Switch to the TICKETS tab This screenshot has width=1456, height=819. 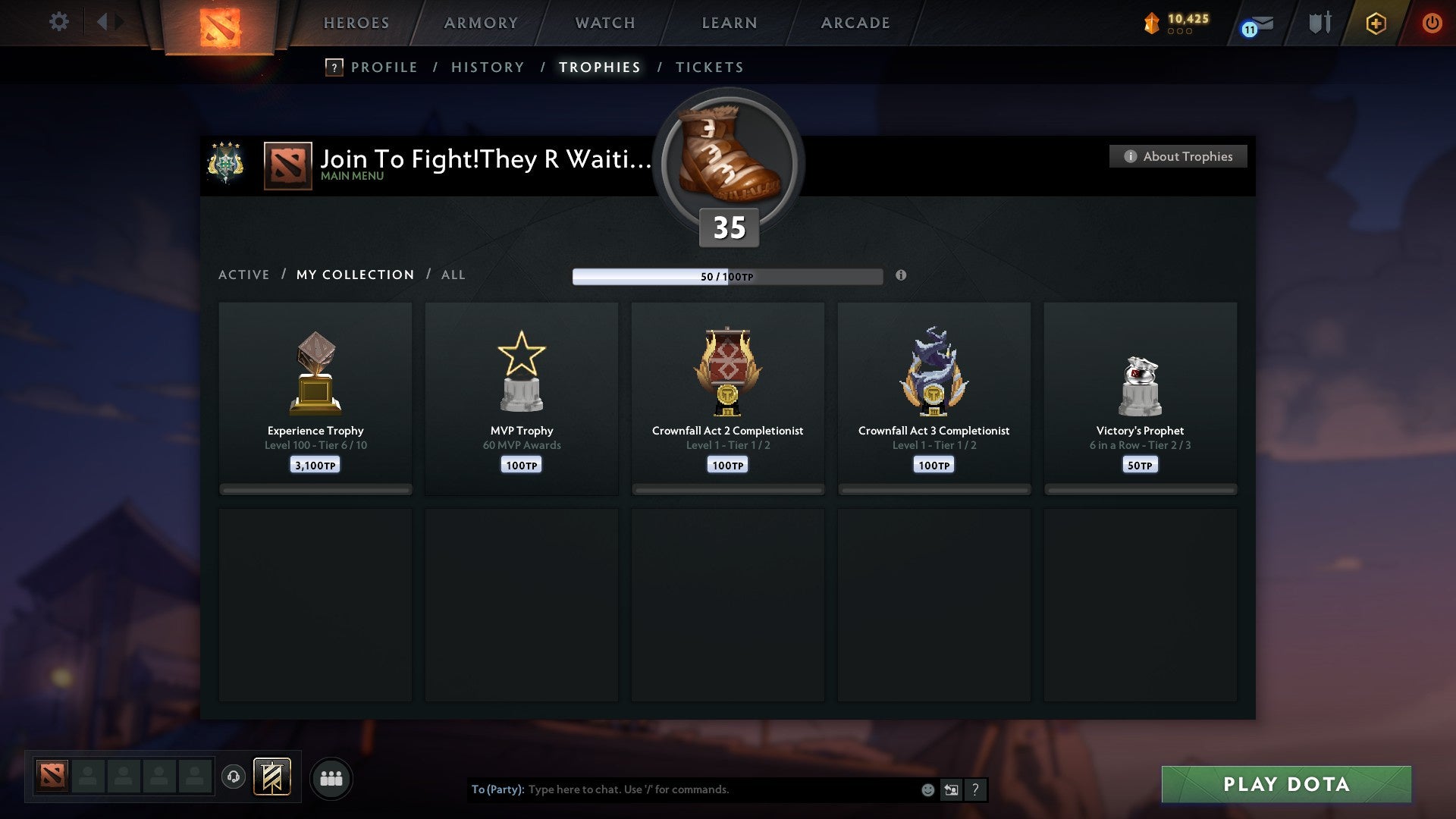tap(709, 67)
